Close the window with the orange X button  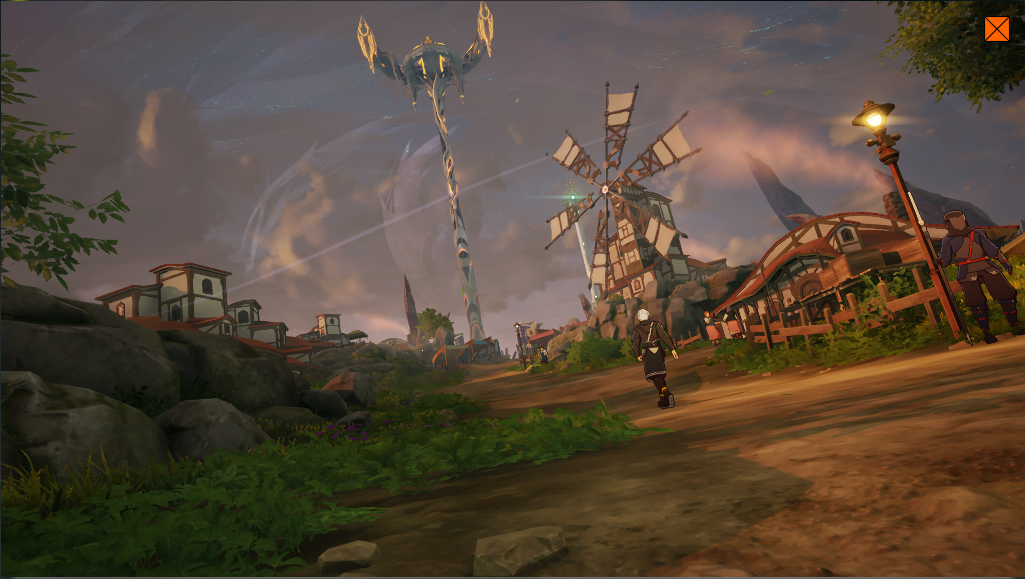(996, 29)
